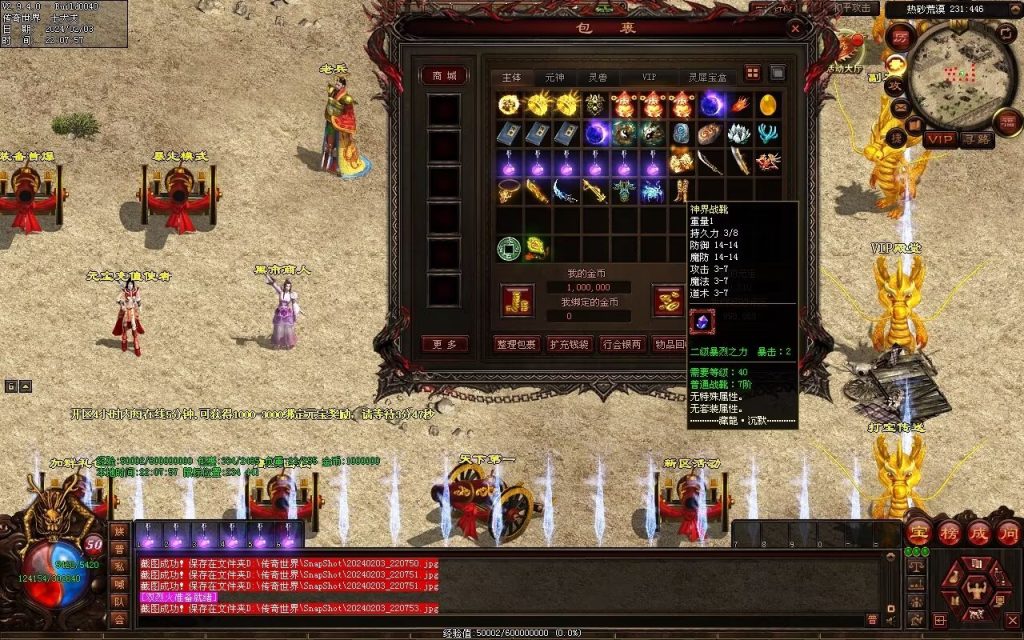Click the red gold-coin stack button
The width and height of the screenshot is (1024, 640).
(517, 300)
